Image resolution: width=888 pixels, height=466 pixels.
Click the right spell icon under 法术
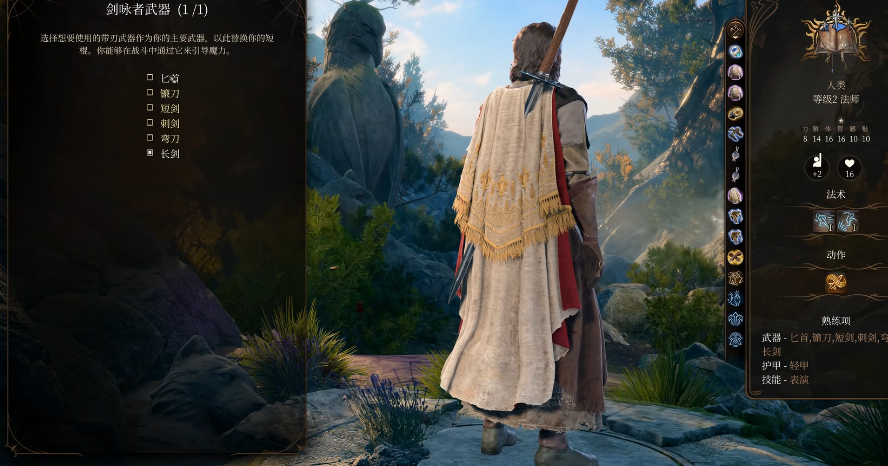coord(847,222)
